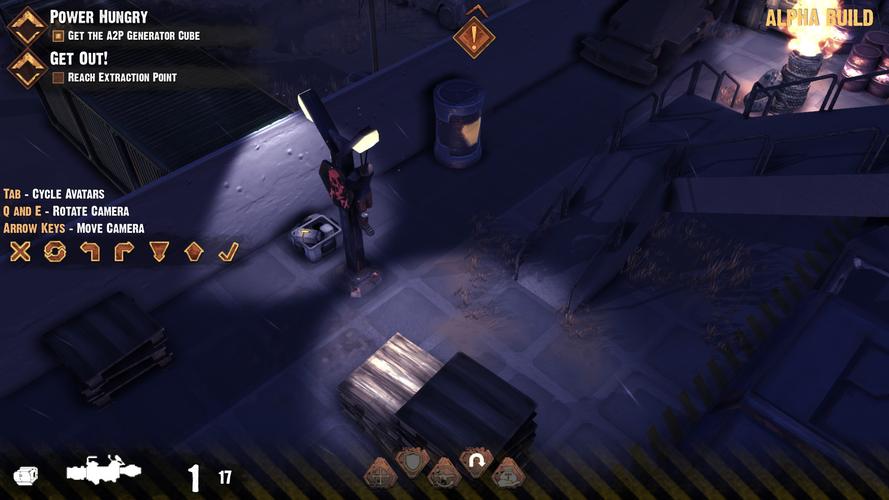Activate the circular arrows cycle icon

pos(55,251)
